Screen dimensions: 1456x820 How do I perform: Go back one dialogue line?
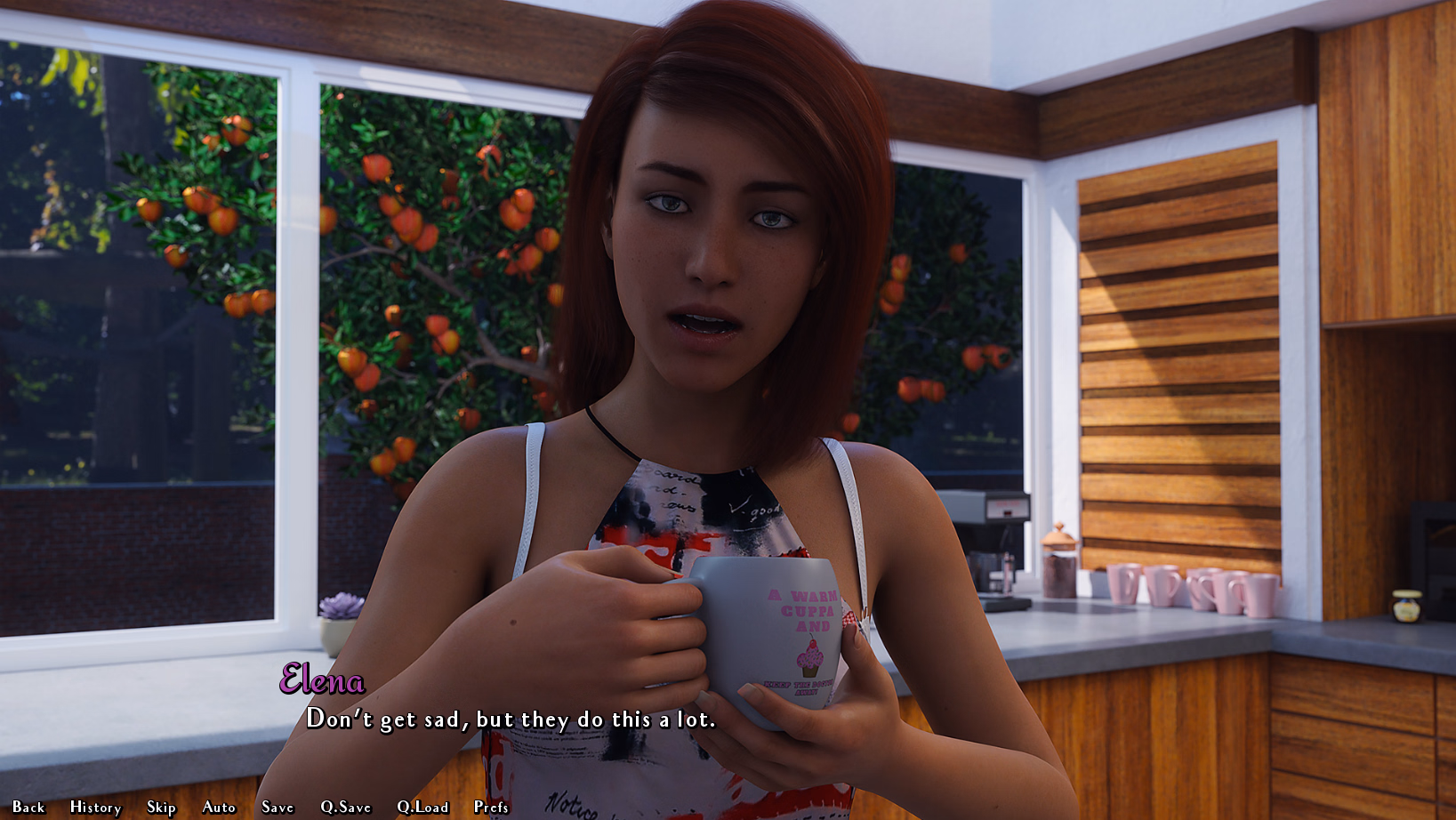28,807
